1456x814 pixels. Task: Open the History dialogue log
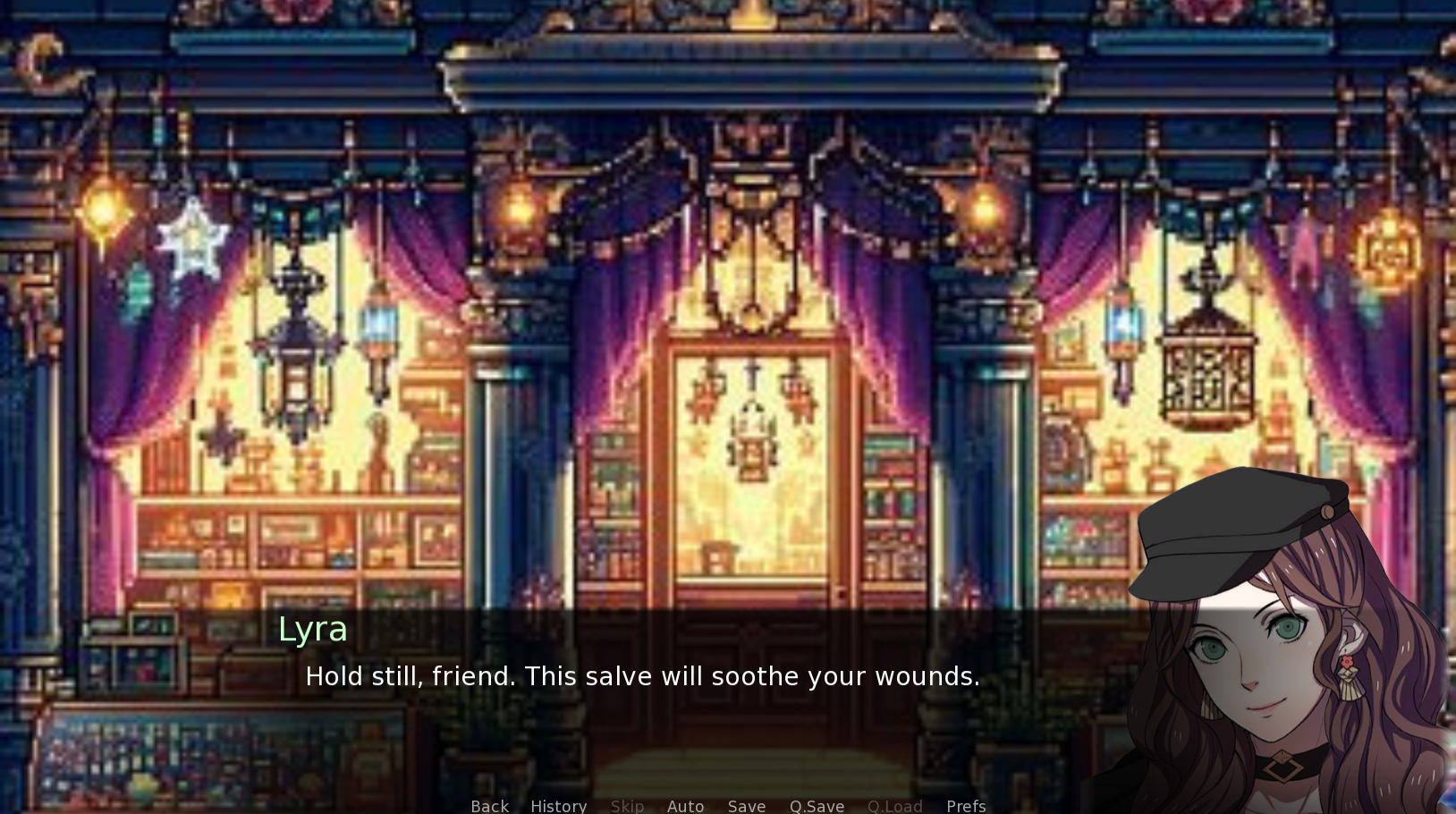point(557,805)
